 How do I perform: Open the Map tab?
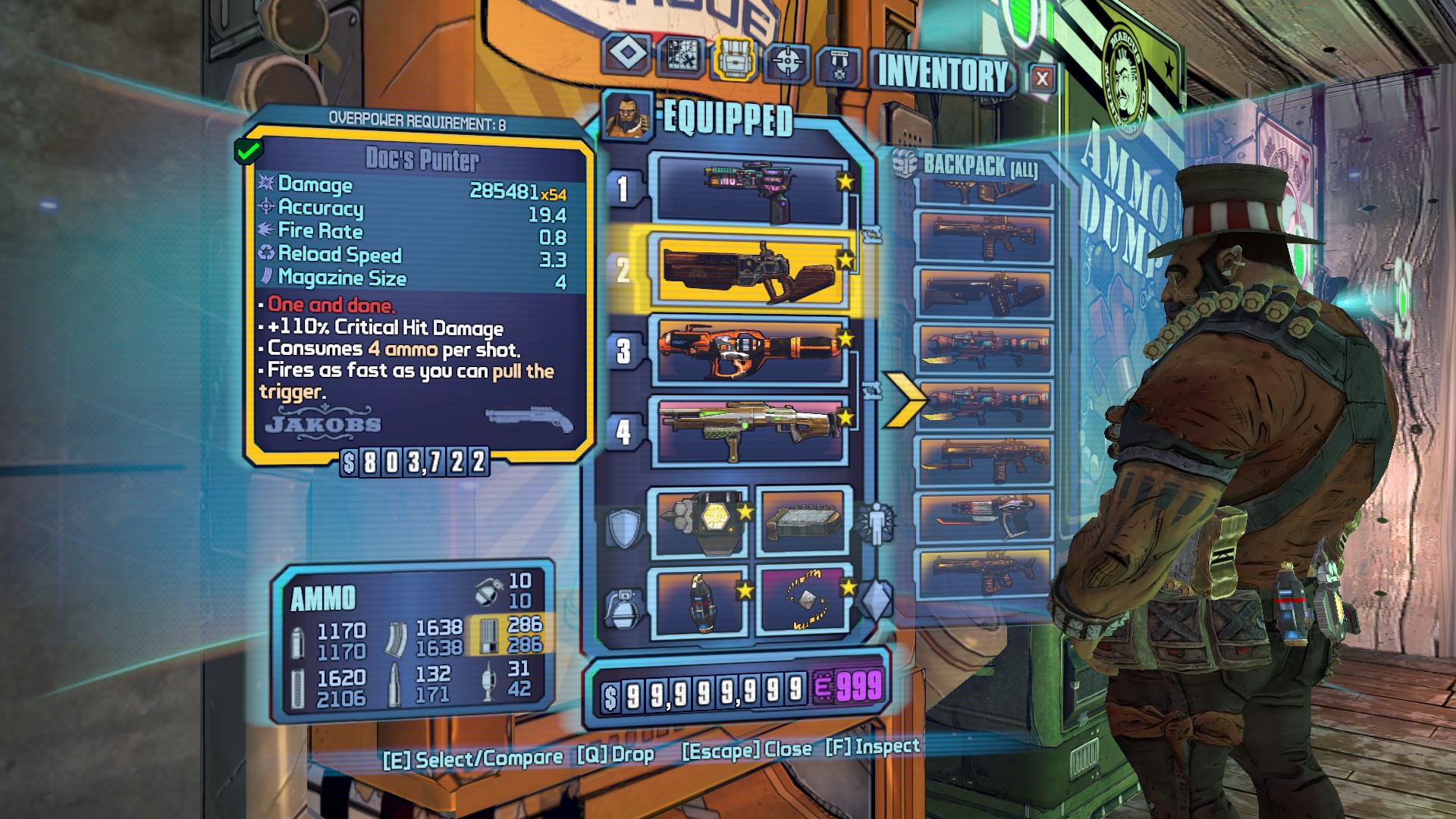[679, 55]
